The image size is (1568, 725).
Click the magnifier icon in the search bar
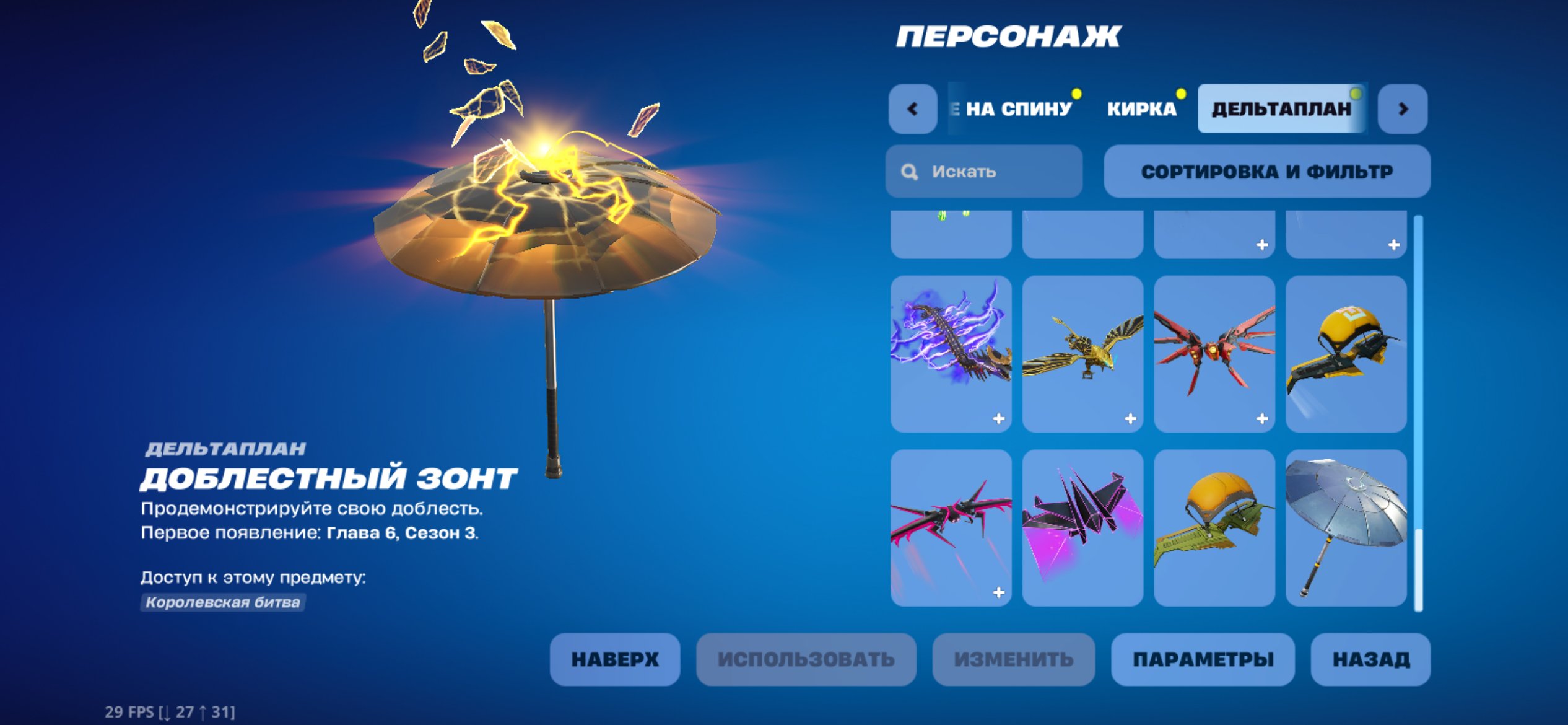[910, 172]
